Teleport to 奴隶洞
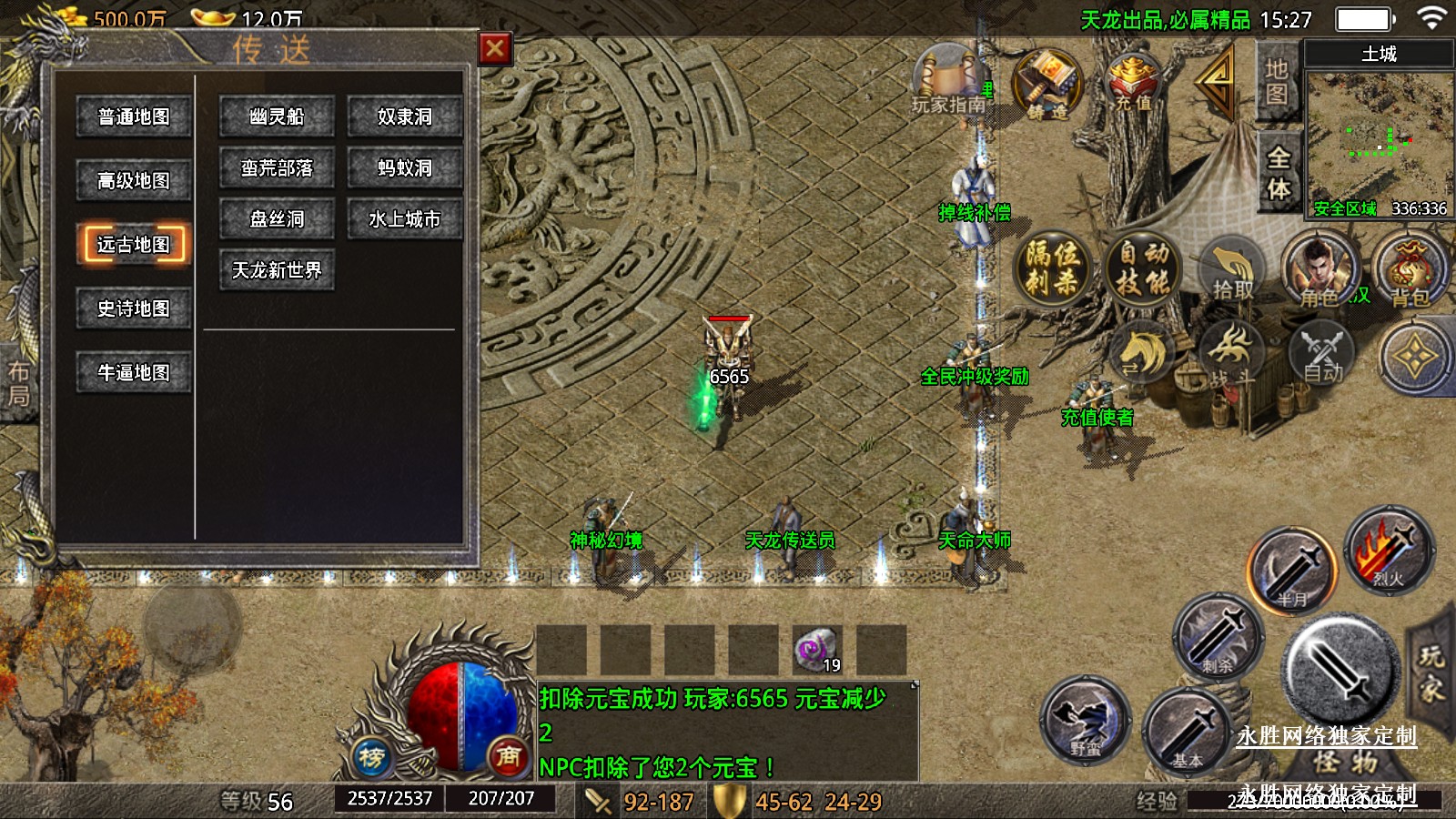This screenshot has height=819, width=1456. (x=405, y=117)
